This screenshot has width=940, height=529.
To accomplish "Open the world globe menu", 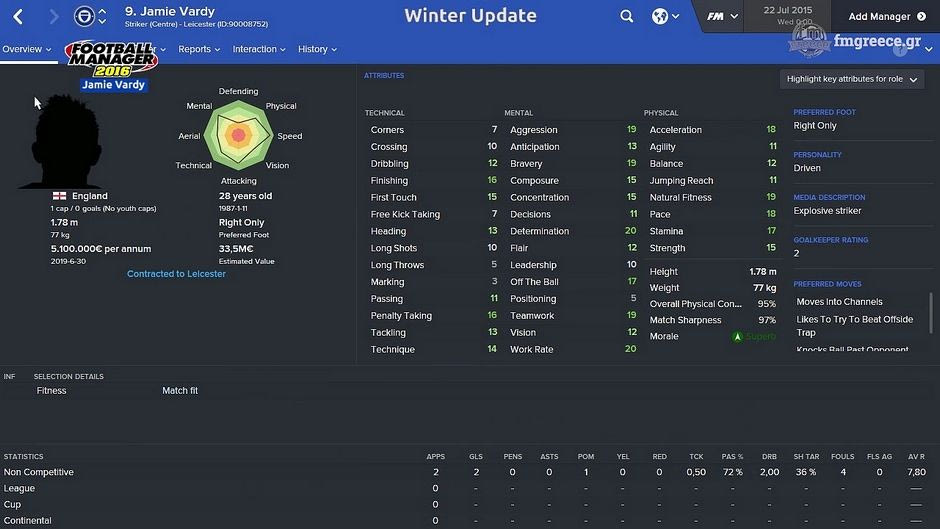I will [x=665, y=16].
